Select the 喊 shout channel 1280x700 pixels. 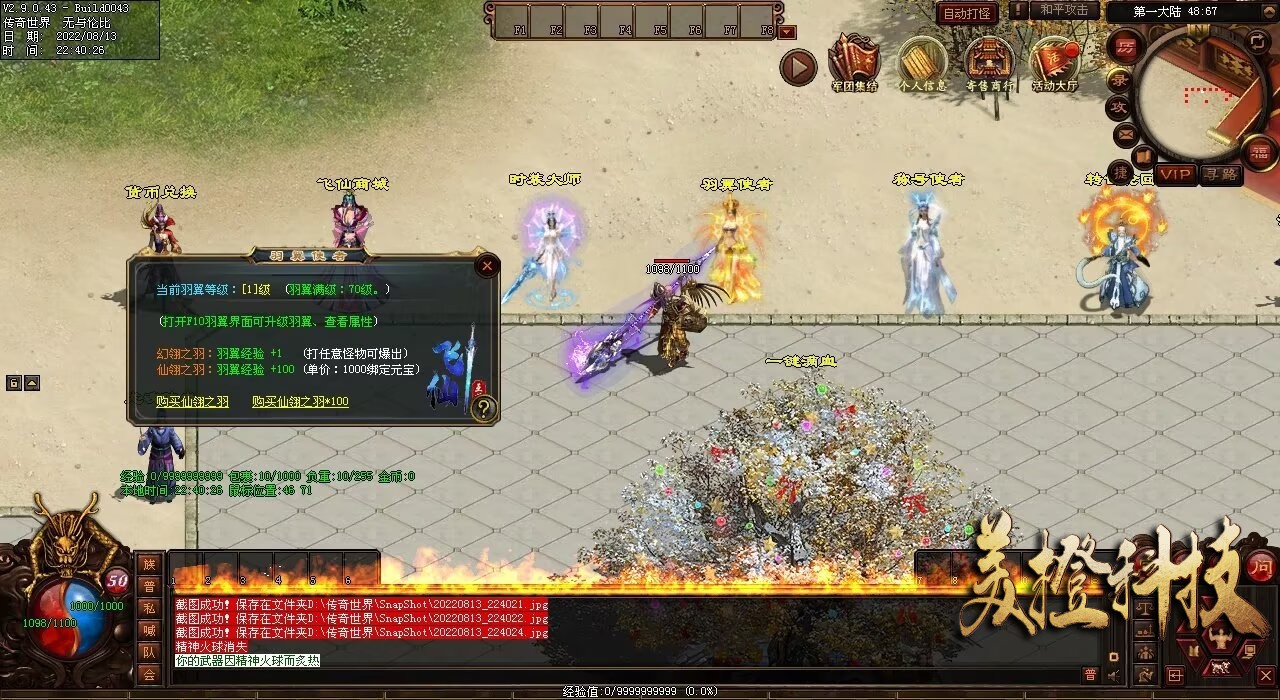tap(149, 630)
